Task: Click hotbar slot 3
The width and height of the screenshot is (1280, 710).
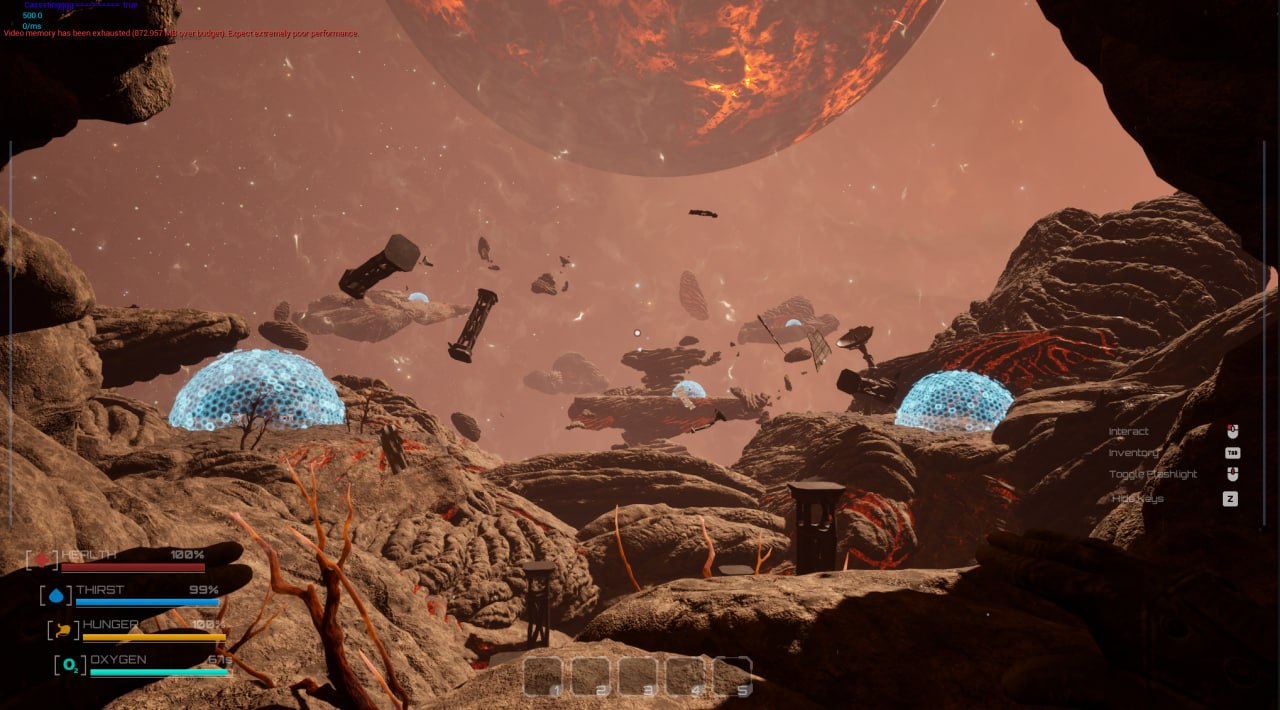Action: click(x=638, y=676)
